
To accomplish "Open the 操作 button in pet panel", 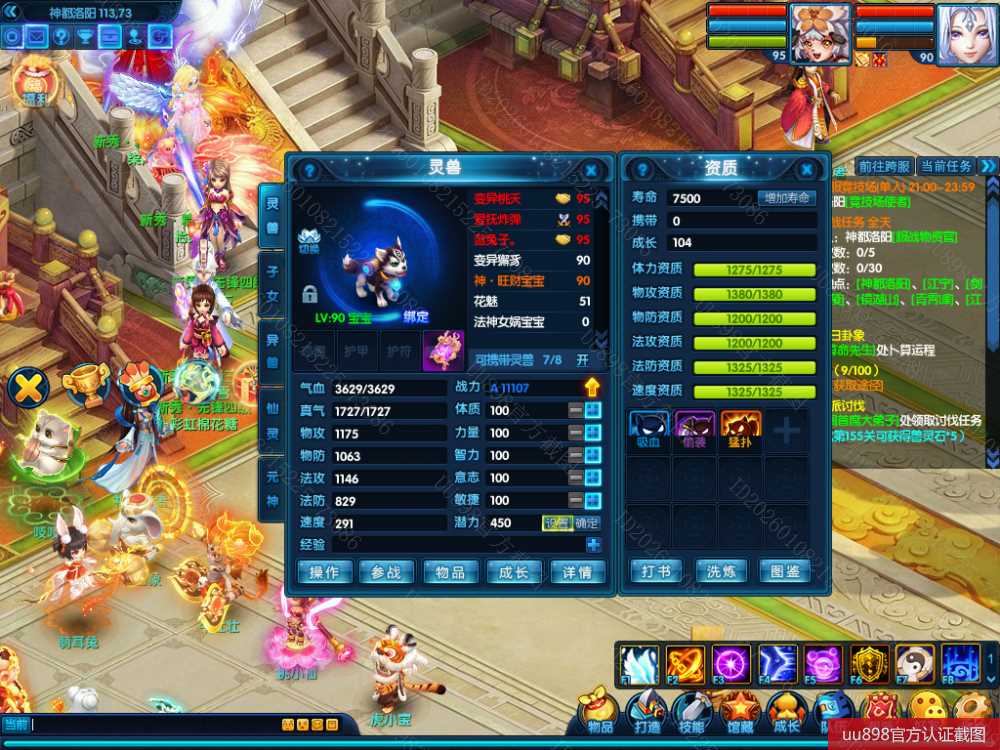I will (324, 571).
